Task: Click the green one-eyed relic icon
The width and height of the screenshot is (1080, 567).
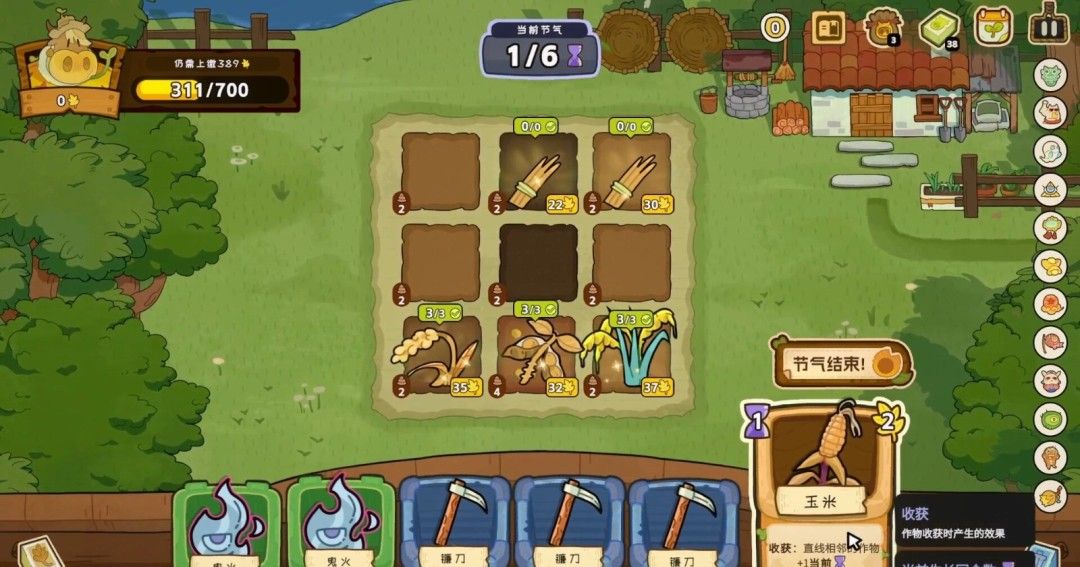Action: 1050,419
